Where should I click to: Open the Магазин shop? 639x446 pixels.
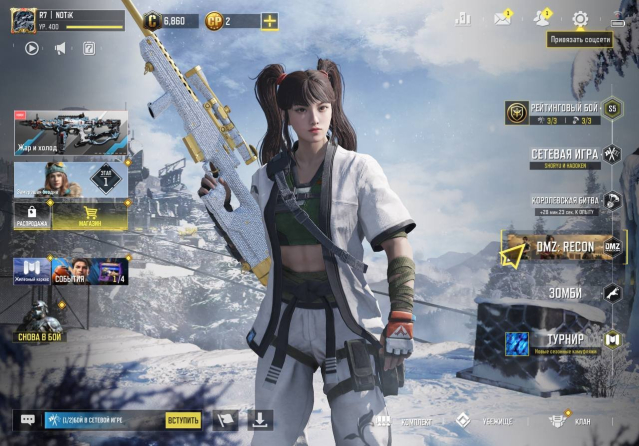coord(90,216)
